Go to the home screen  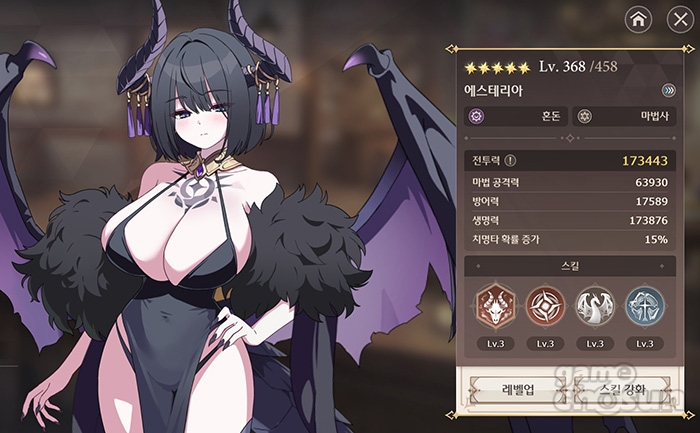[x=638, y=17]
